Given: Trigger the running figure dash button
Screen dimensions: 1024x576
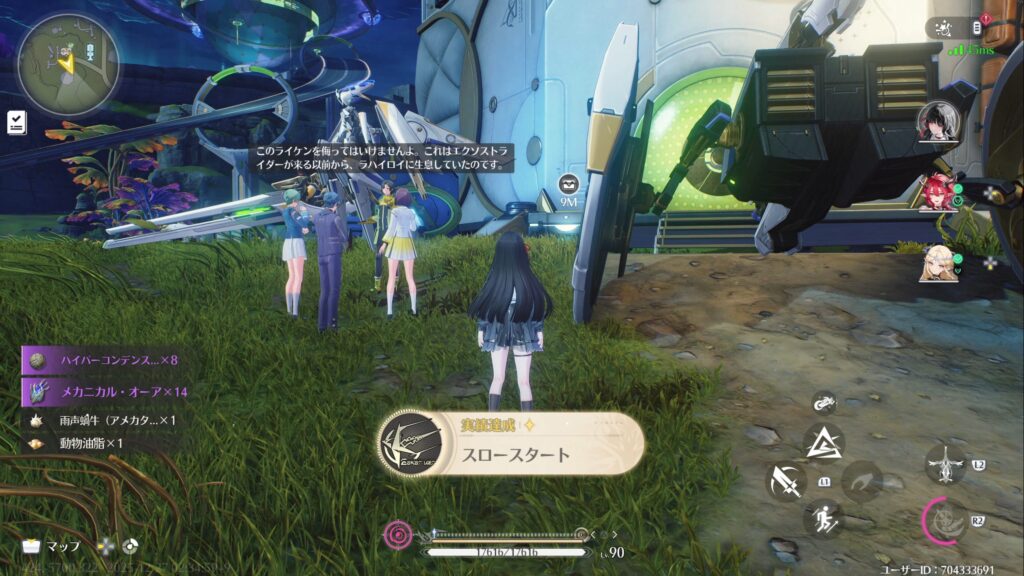Looking at the screenshot, I should point(824,518).
